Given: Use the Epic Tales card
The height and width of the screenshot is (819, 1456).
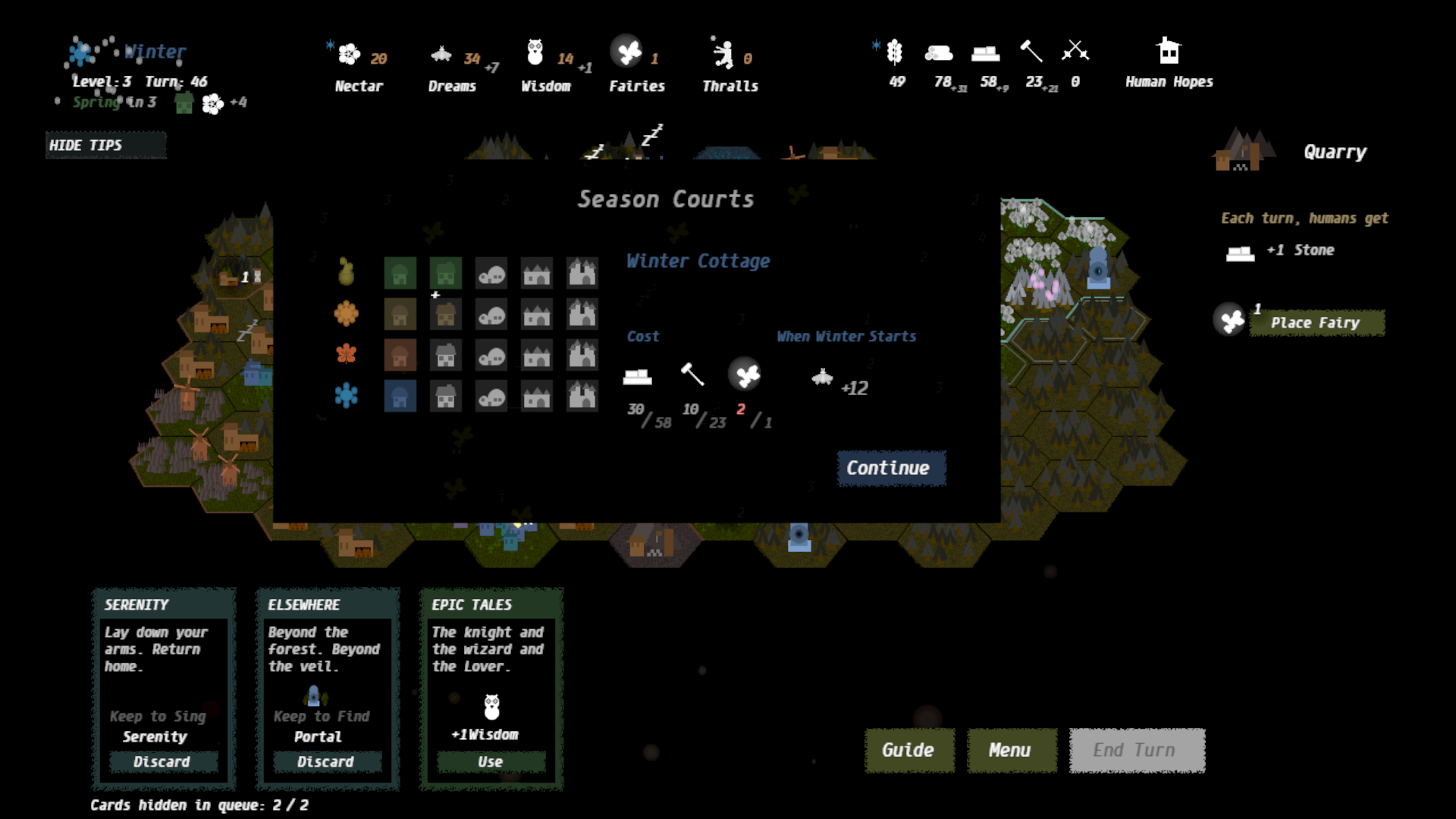Looking at the screenshot, I should (491, 761).
